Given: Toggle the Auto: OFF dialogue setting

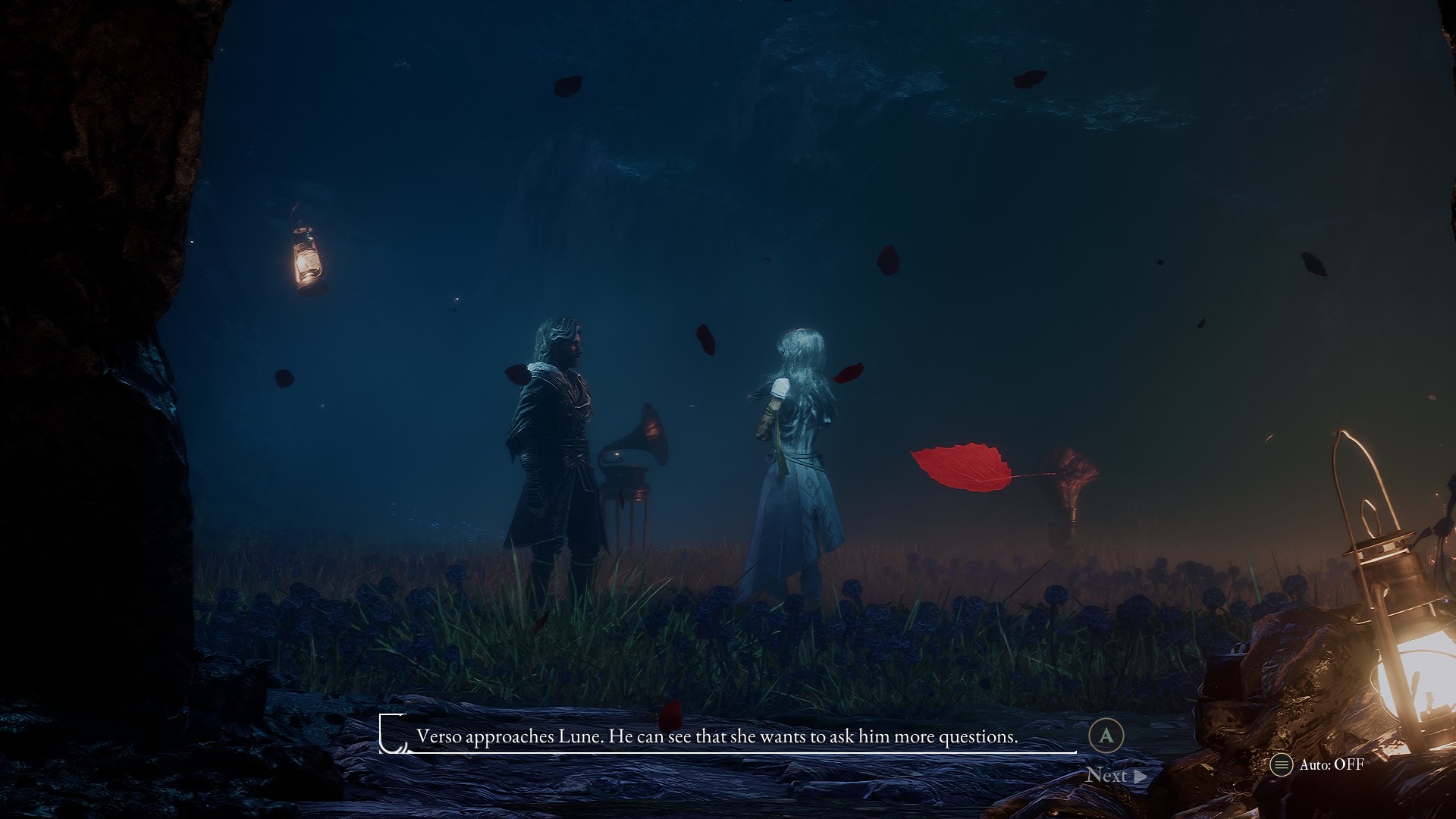Looking at the screenshot, I should point(1317,764).
